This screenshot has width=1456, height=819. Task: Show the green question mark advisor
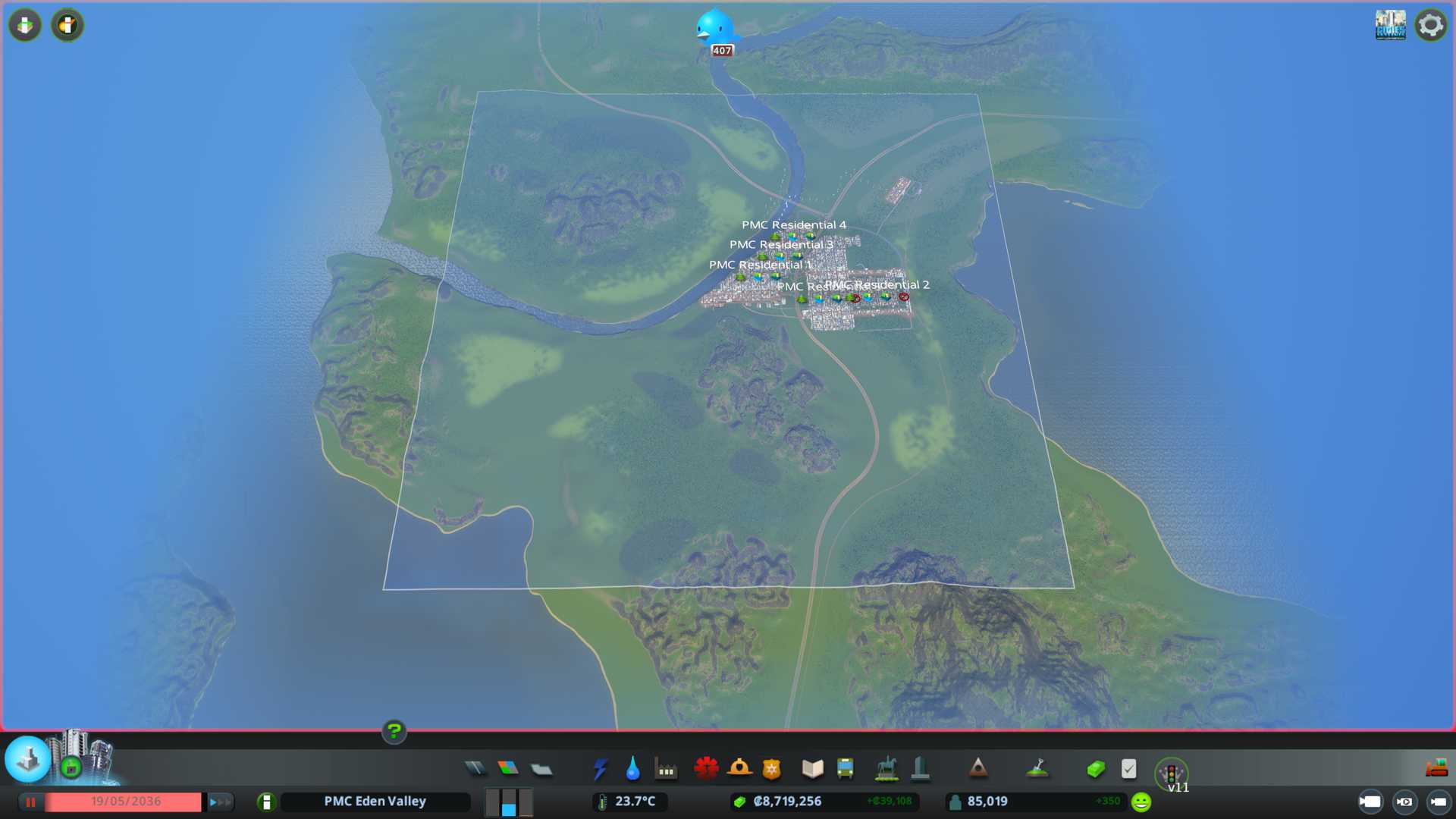[394, 731]
